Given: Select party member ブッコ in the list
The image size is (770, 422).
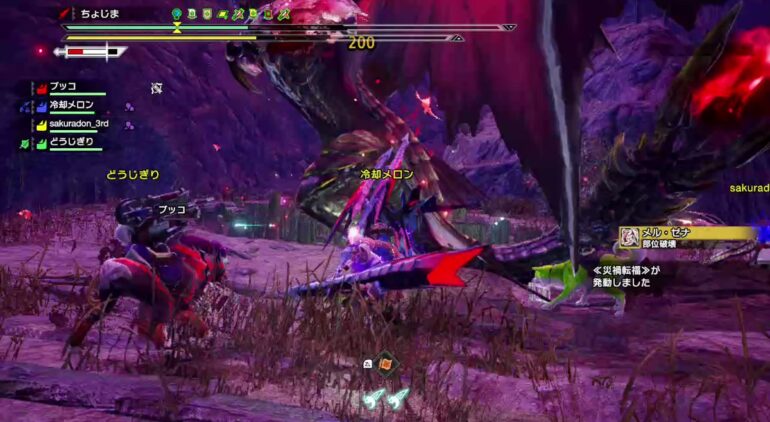Looking at the screenshot, I should [x=62, y=87].
